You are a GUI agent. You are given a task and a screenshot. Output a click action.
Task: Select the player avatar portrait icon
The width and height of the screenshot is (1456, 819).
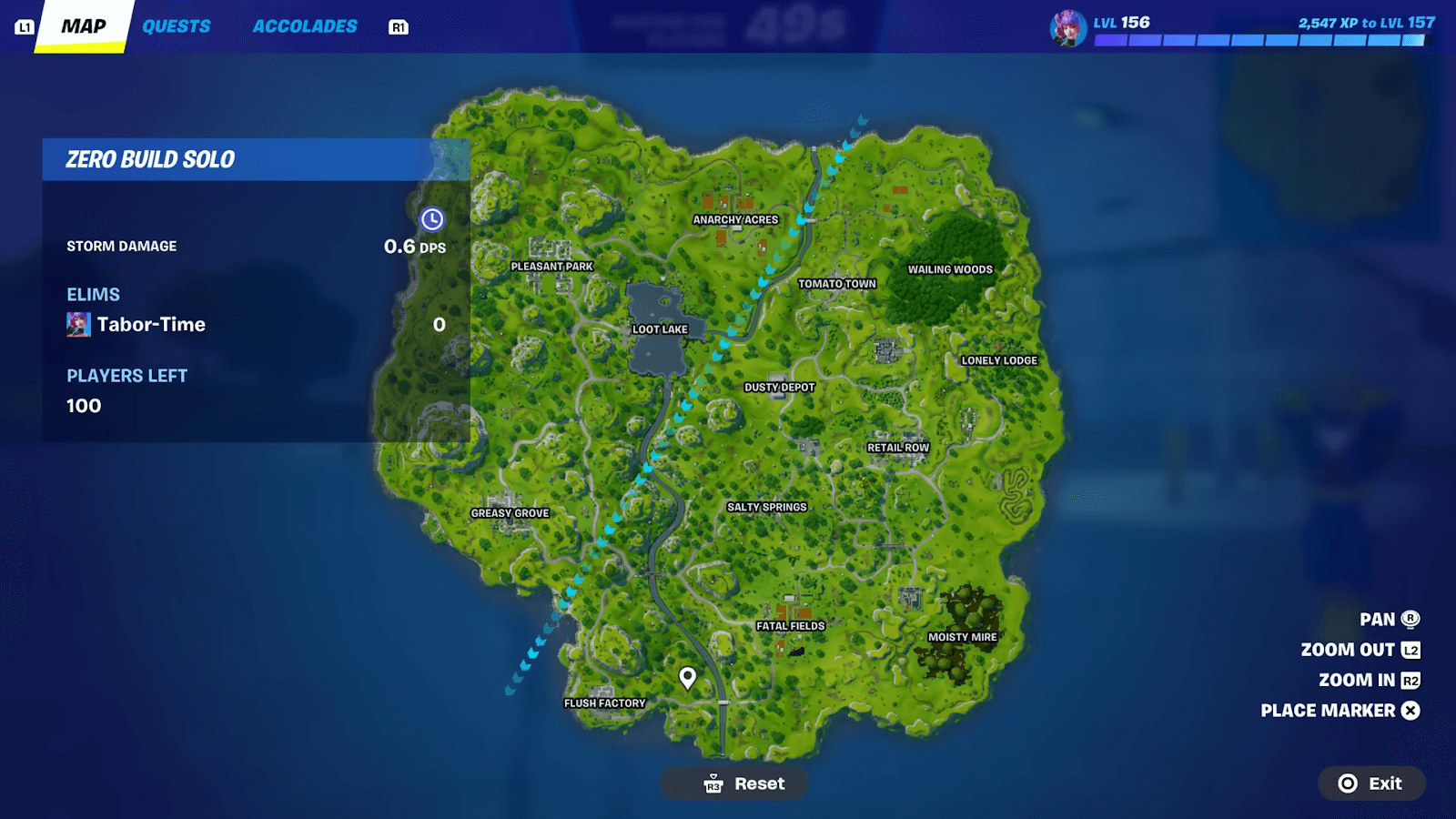[x=1065, y=26]
